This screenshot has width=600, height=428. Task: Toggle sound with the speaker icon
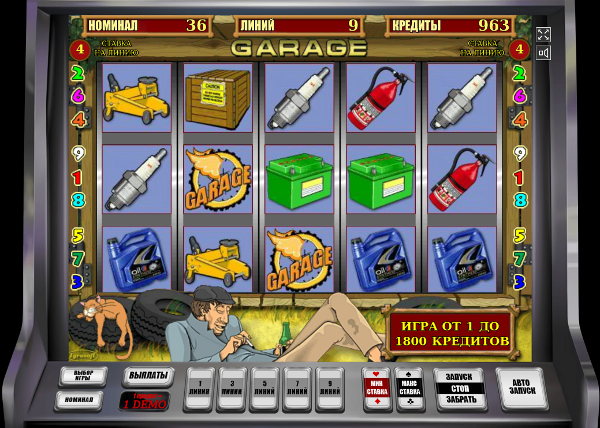coord(543,54)
